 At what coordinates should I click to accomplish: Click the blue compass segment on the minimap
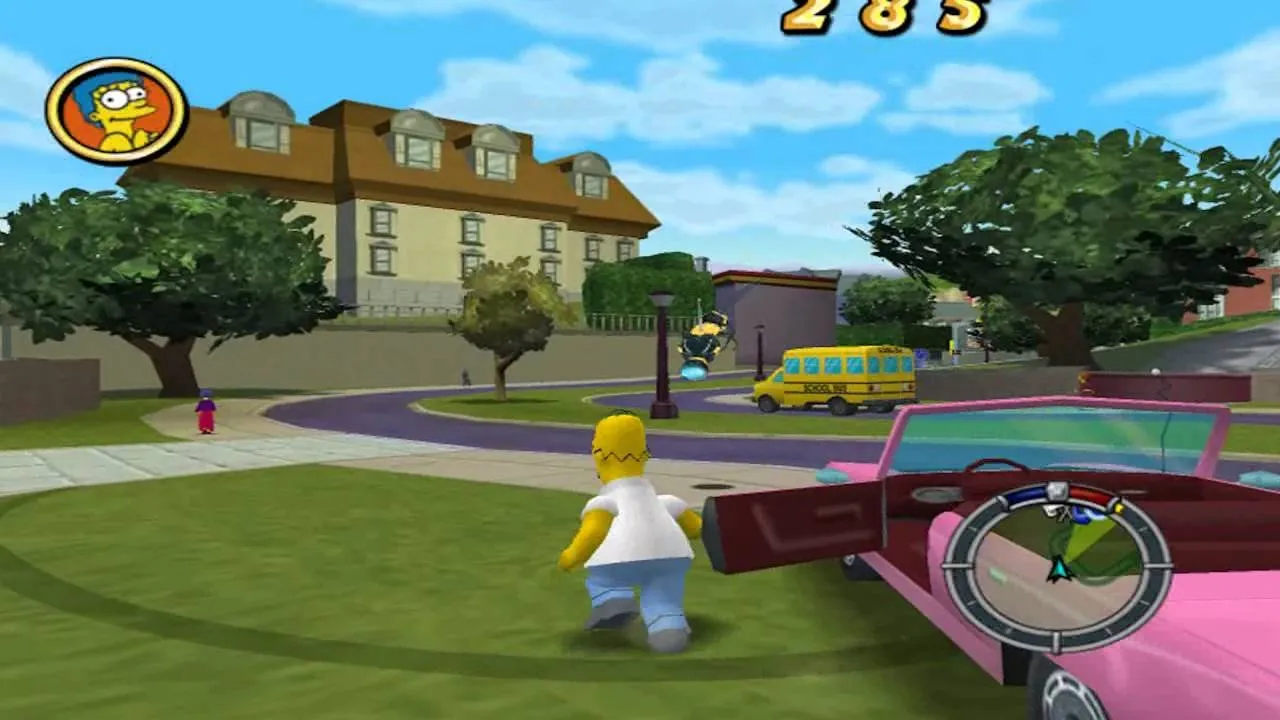(1026, 495)
